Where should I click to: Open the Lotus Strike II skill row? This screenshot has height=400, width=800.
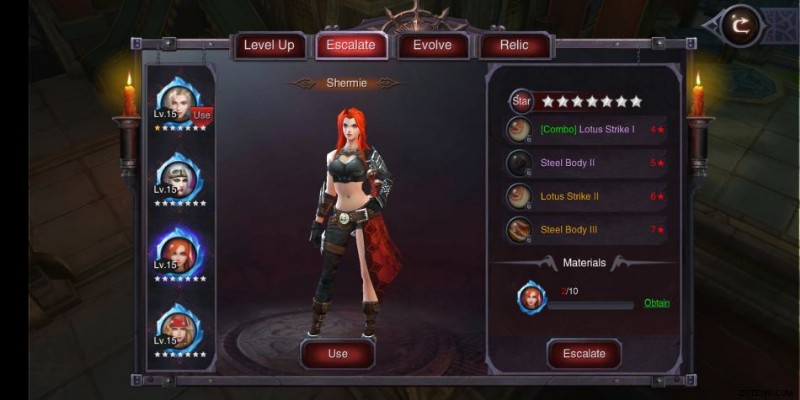pyautogui.click(x=585, y=196)
